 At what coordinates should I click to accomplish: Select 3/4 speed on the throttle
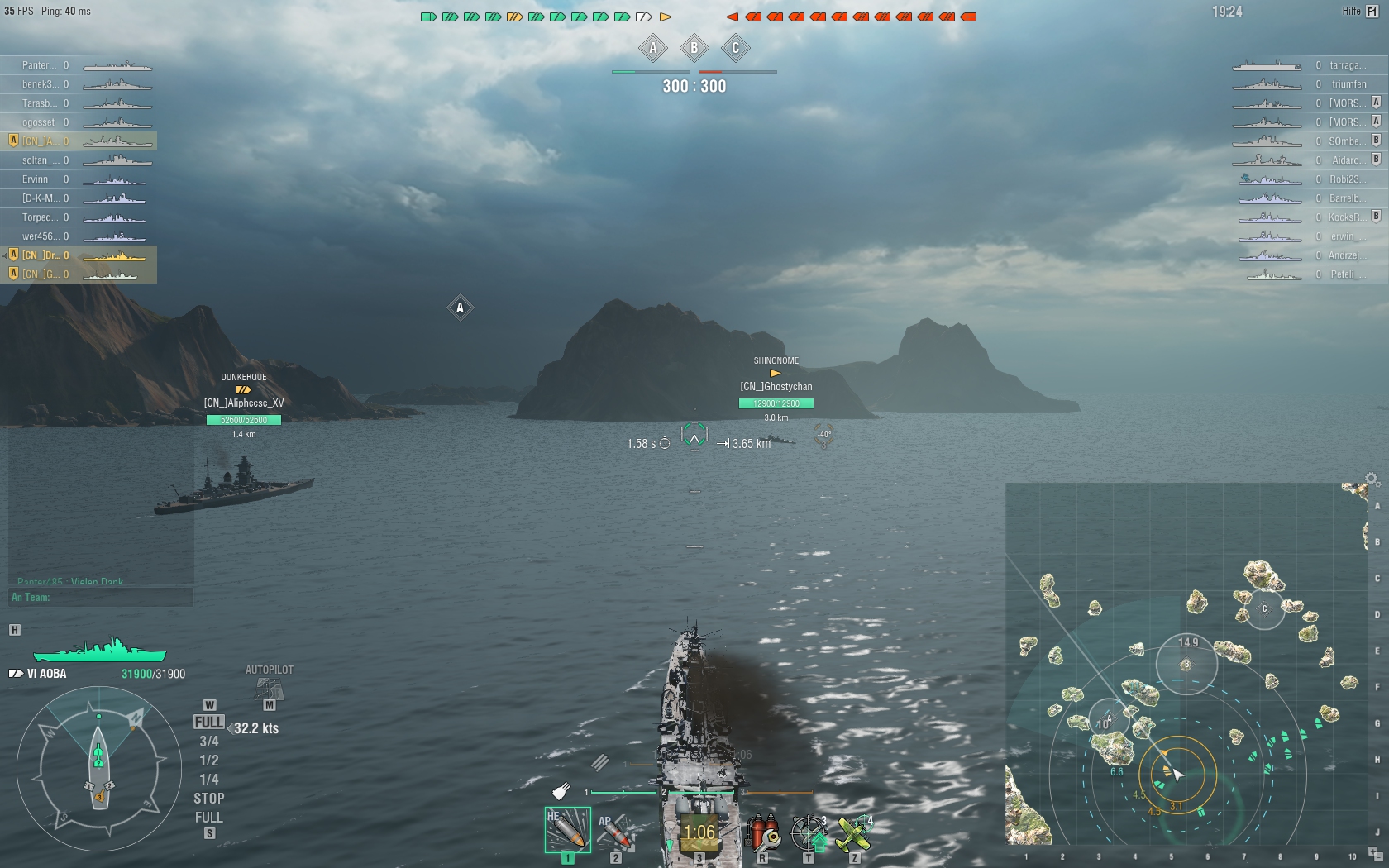pyautogui.click(x=208, y=741)
